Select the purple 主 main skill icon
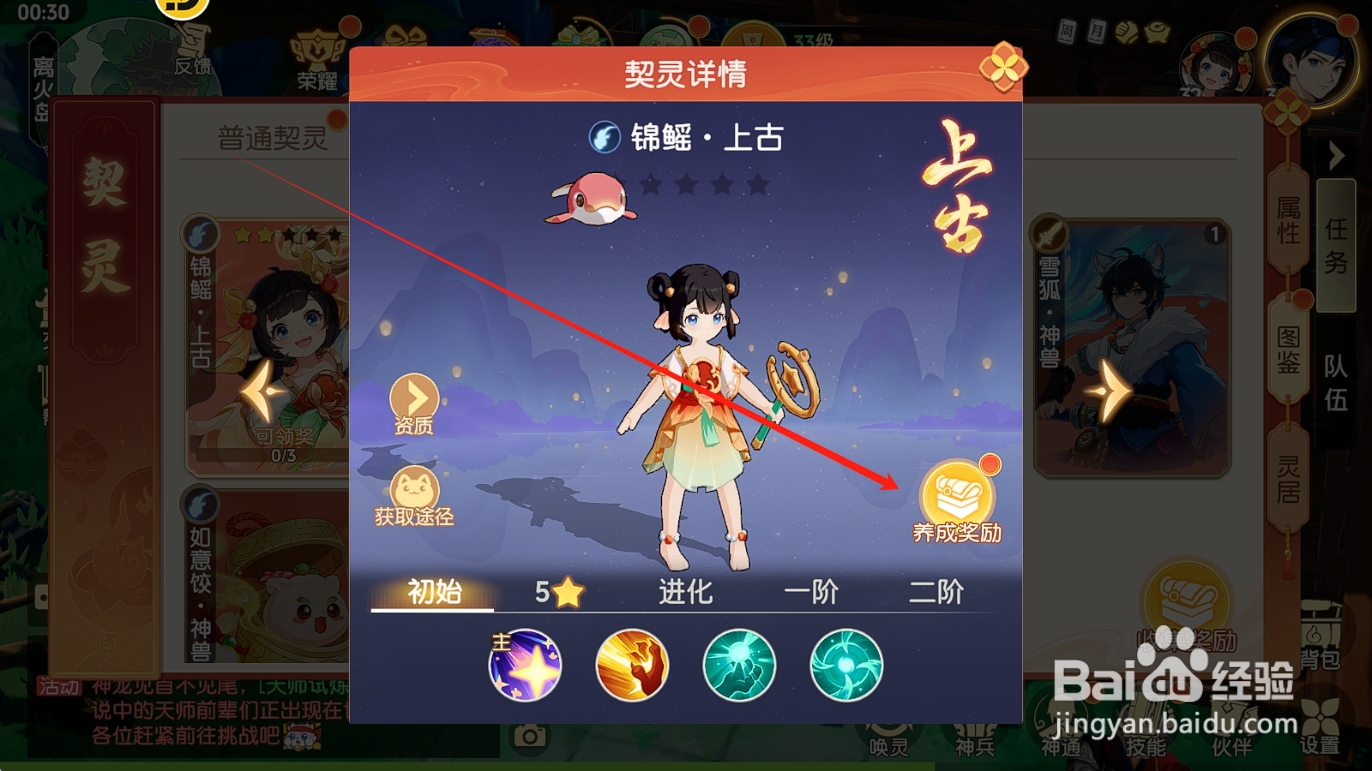 tap(525, 665)
